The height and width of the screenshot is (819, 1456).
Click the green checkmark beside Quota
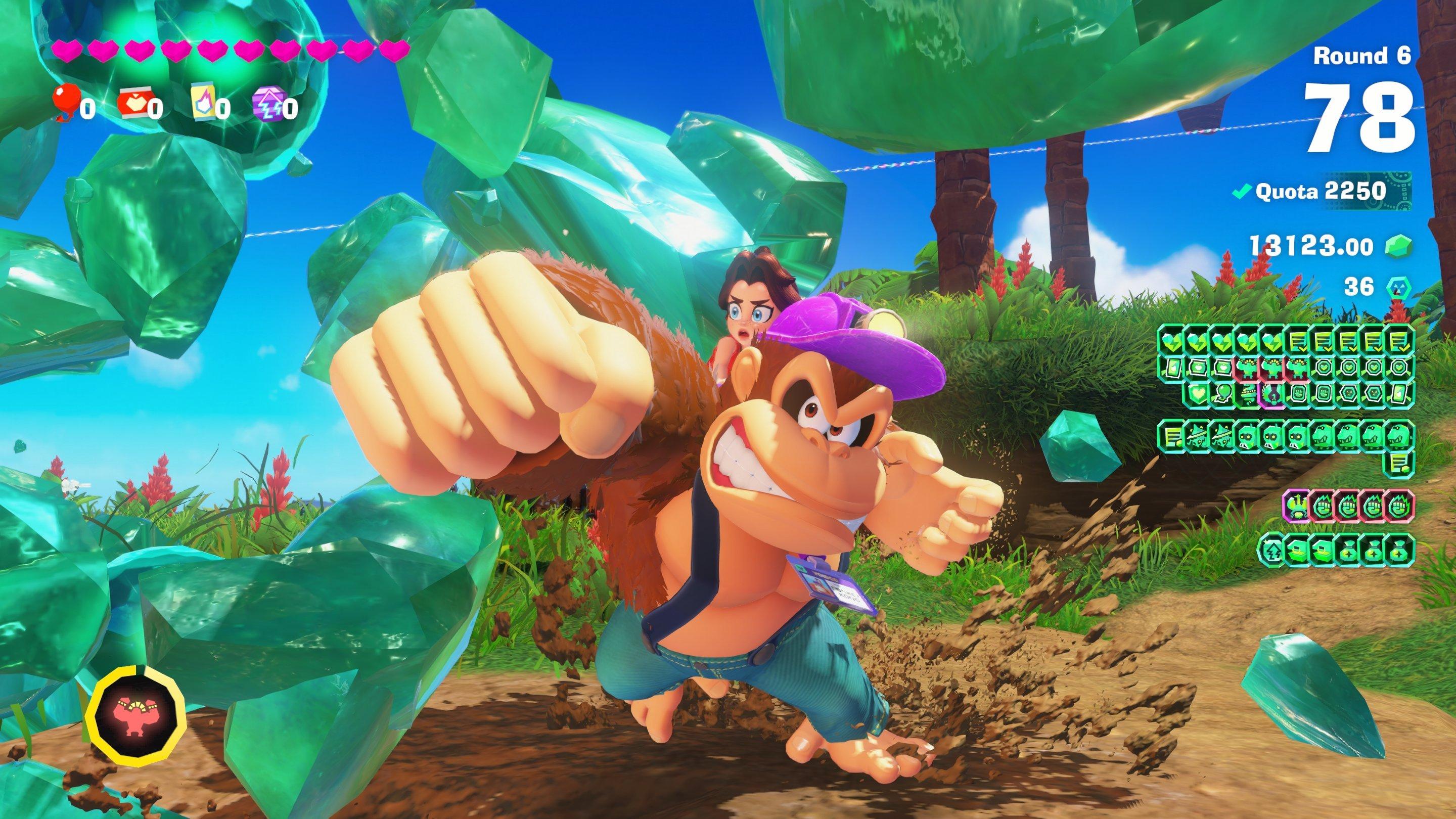coord(1241,191)
